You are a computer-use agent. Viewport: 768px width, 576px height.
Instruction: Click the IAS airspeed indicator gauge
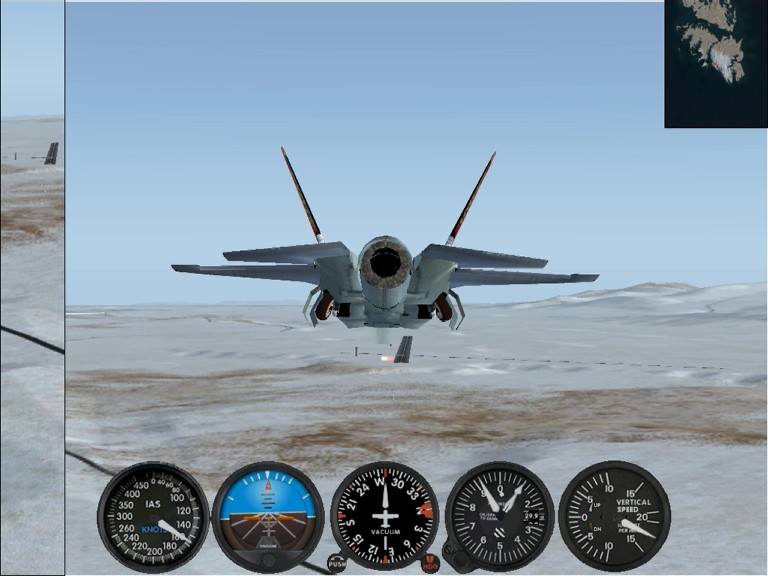153,516
